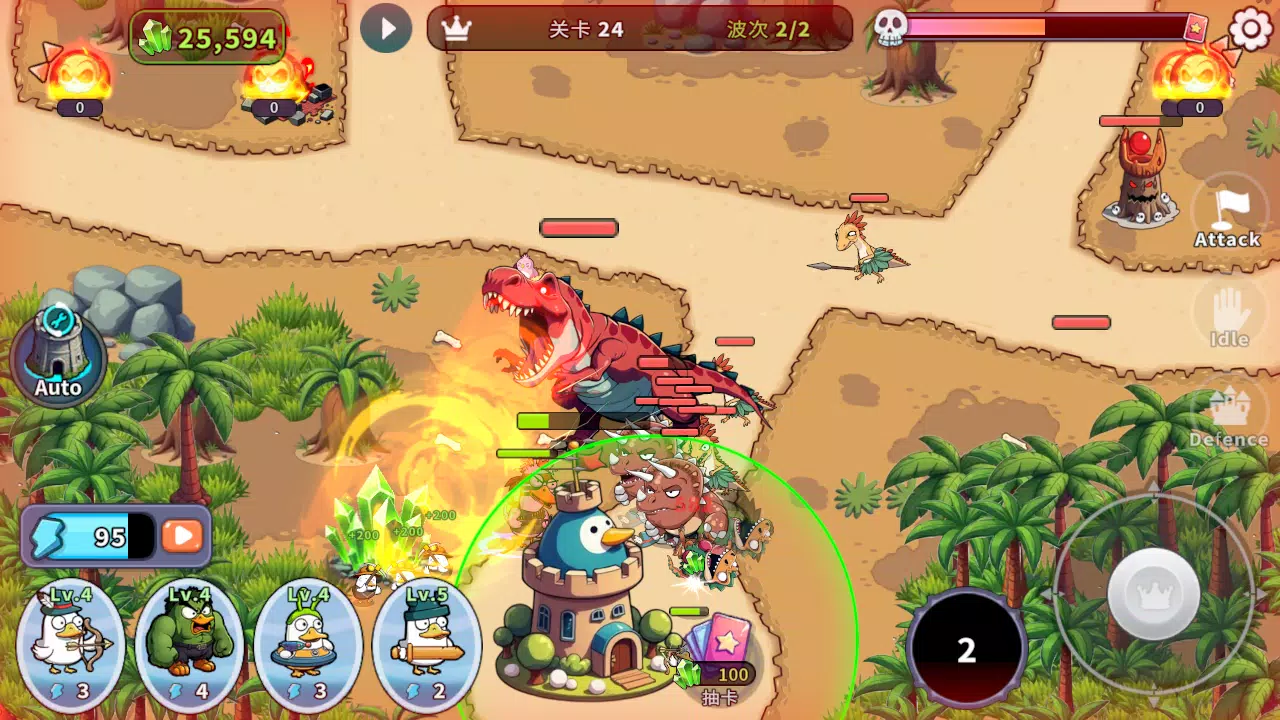Open the settings gear menu

[1250, 29]
